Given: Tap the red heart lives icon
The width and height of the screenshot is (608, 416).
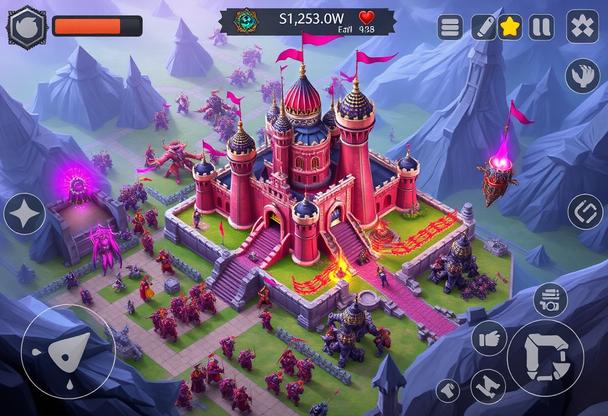Looking at the screenshot, I should pos(367,17).
